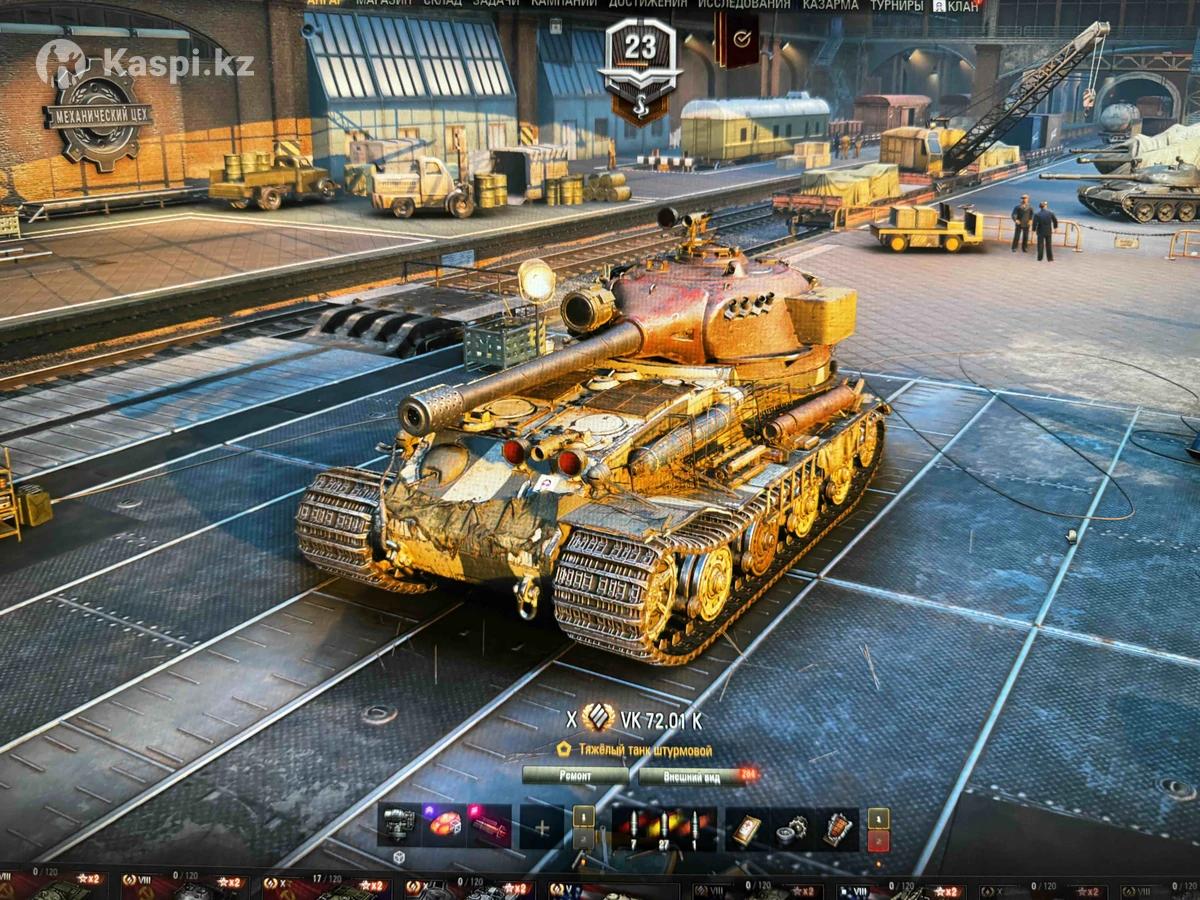Select the fire extinguisher consumable slot
The height and width of the screenshot is (900, 1200).
coord(838,828)
